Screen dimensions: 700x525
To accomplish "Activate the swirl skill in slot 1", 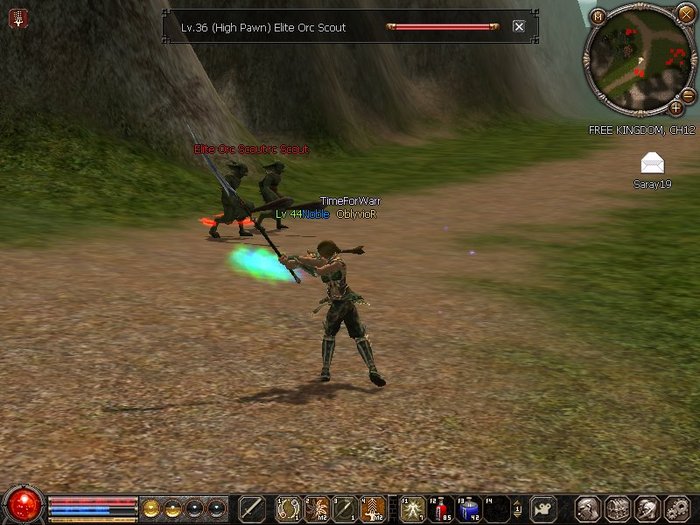I will 288,508.
